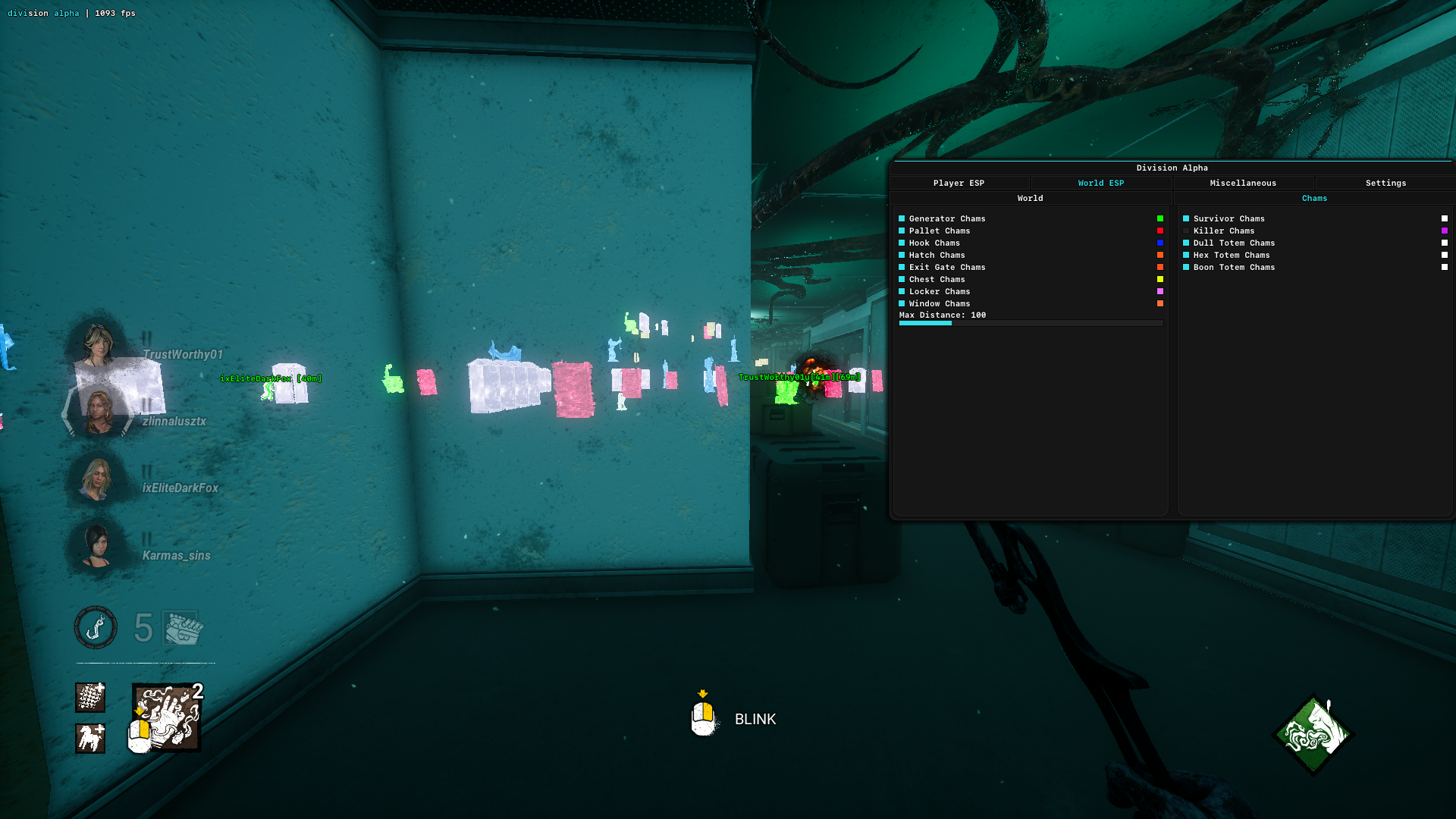1456x819 pixels.
Task: Select the World sub-tab
Action: pos(1030,198)
